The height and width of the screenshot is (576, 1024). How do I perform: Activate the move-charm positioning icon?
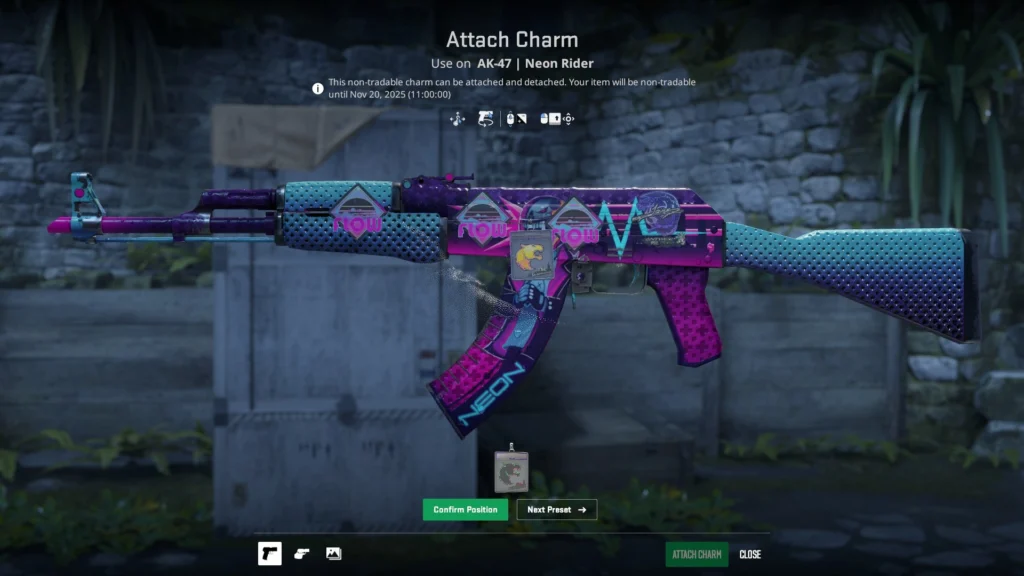[x=458, y=119]
